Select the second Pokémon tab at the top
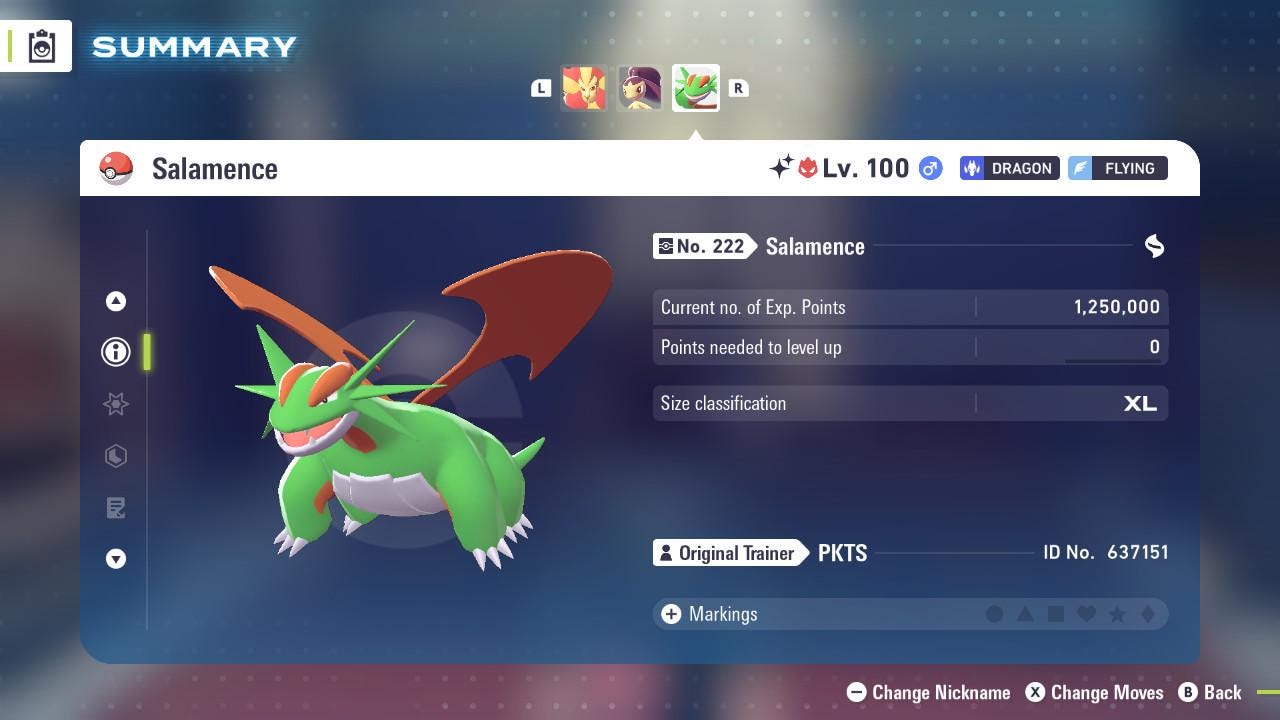1280x720 pixels. [640, 88]
